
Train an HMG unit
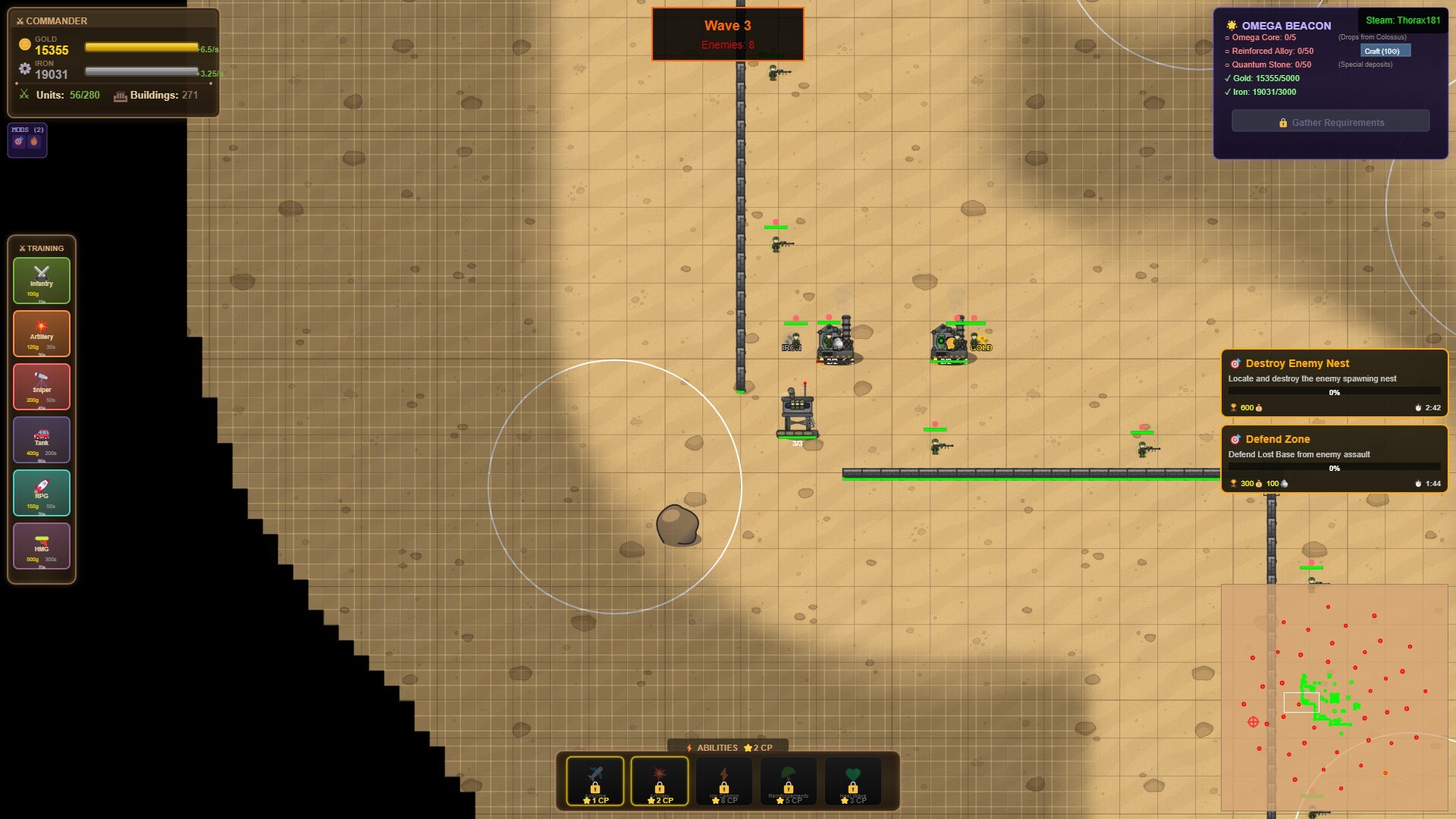(x=41, y=545)
